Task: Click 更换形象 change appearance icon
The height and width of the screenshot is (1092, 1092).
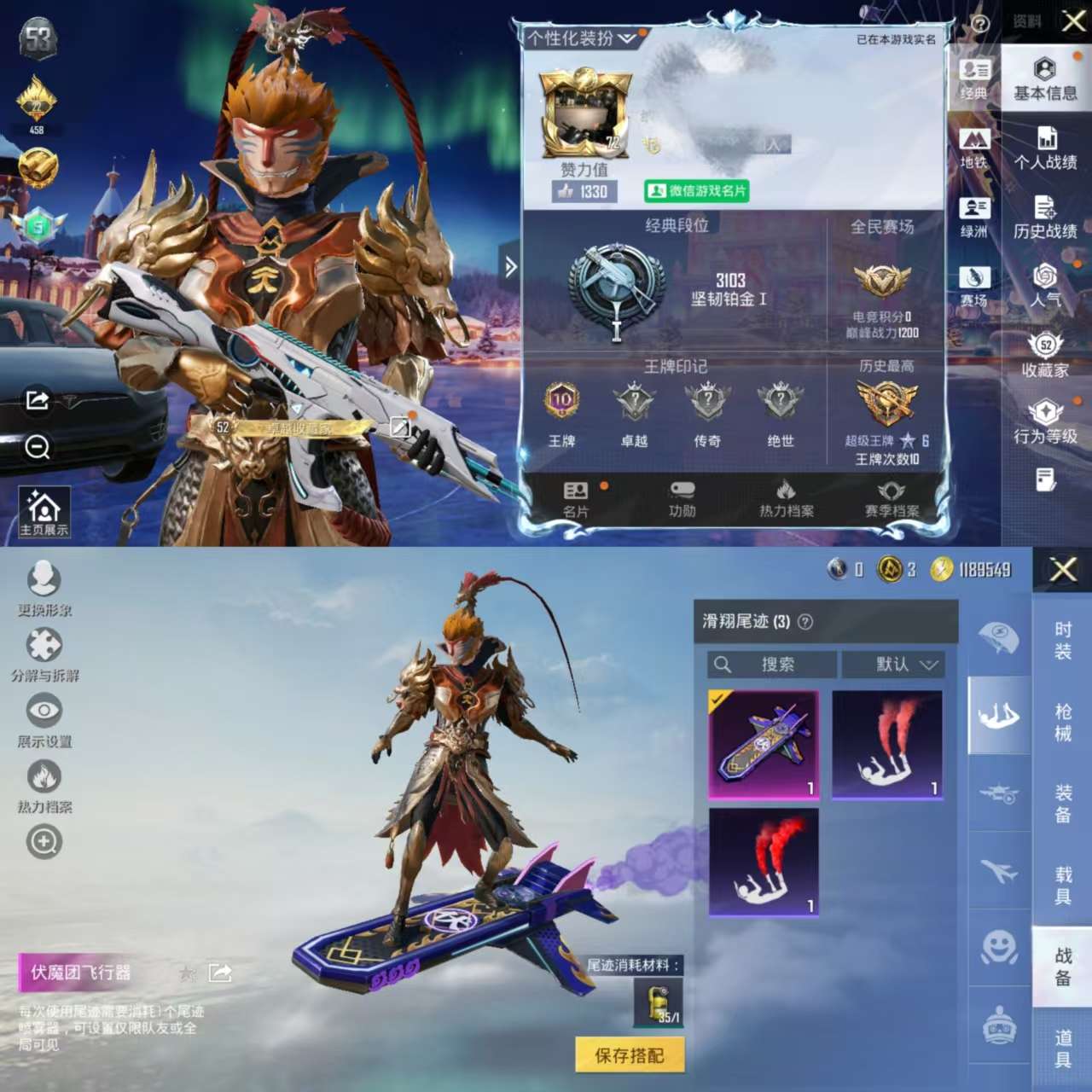Action: point(44,589)
